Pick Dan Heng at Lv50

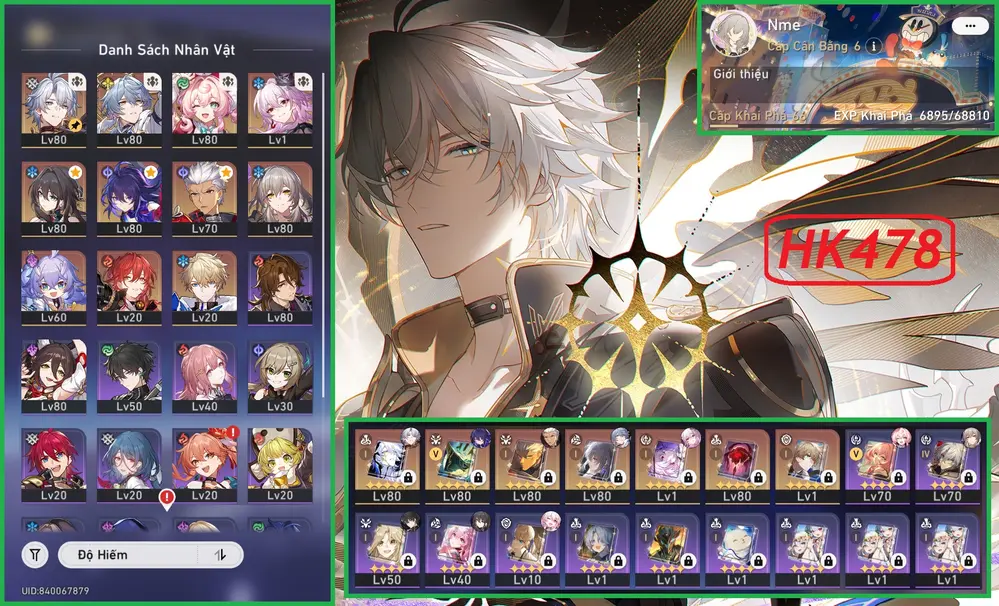126,376
